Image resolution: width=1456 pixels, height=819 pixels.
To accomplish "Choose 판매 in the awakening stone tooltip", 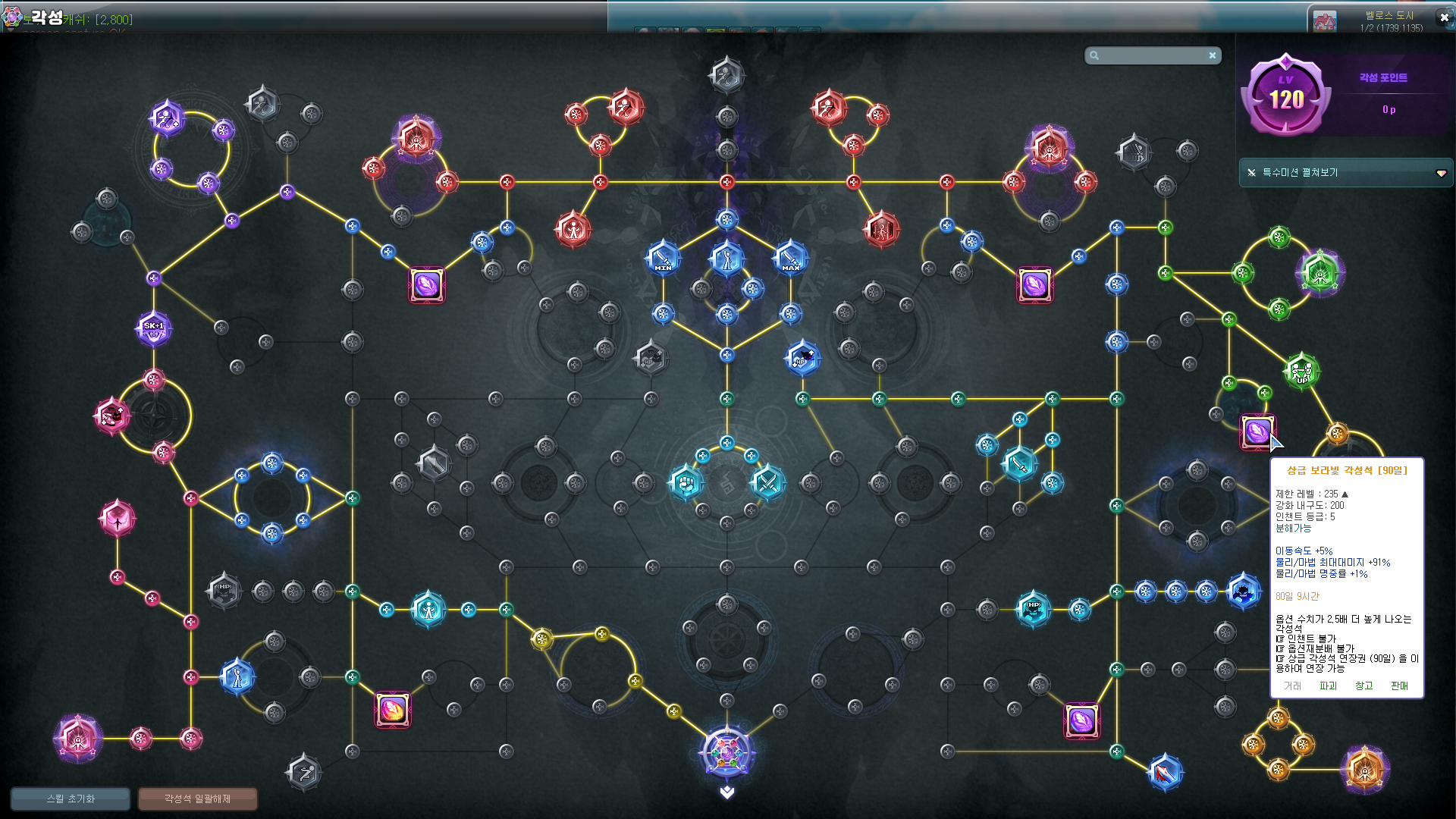I will click(1399, 686).
